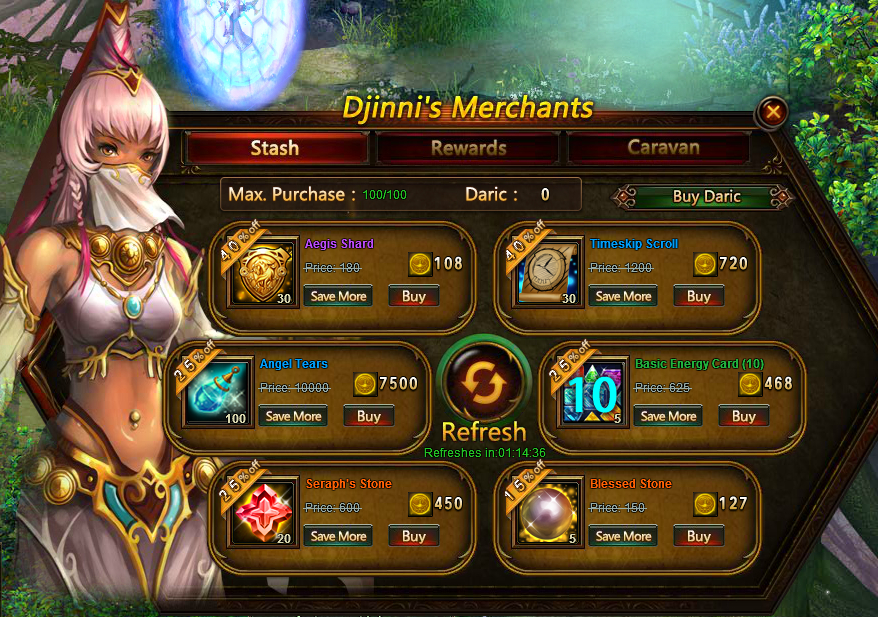The width and height of the screenshot is (878, 617).
Task: Buy the Aegis Shard
Action: pos(413,296)
